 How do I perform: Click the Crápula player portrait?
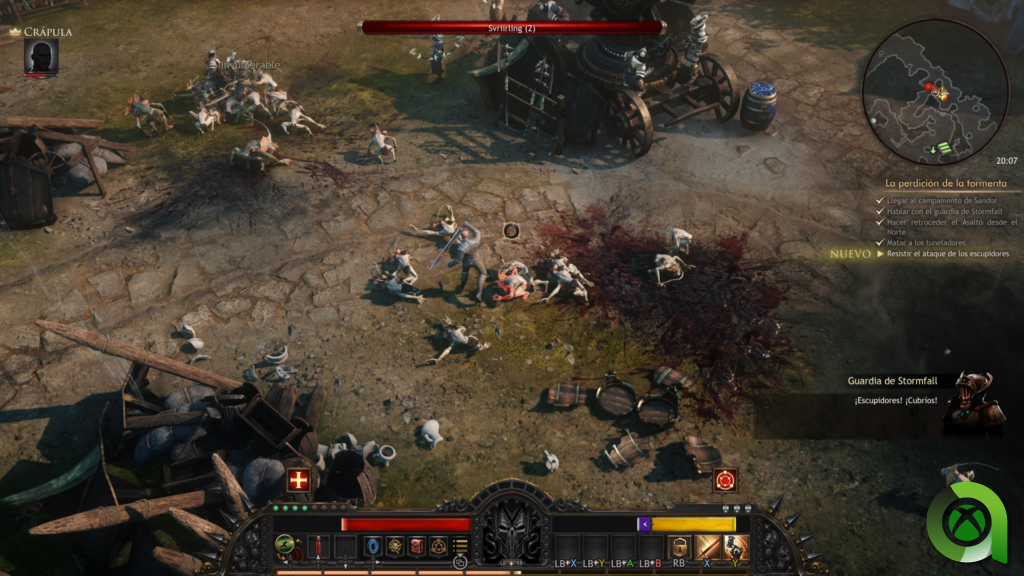pyautogui.click(x=41, y=58)
